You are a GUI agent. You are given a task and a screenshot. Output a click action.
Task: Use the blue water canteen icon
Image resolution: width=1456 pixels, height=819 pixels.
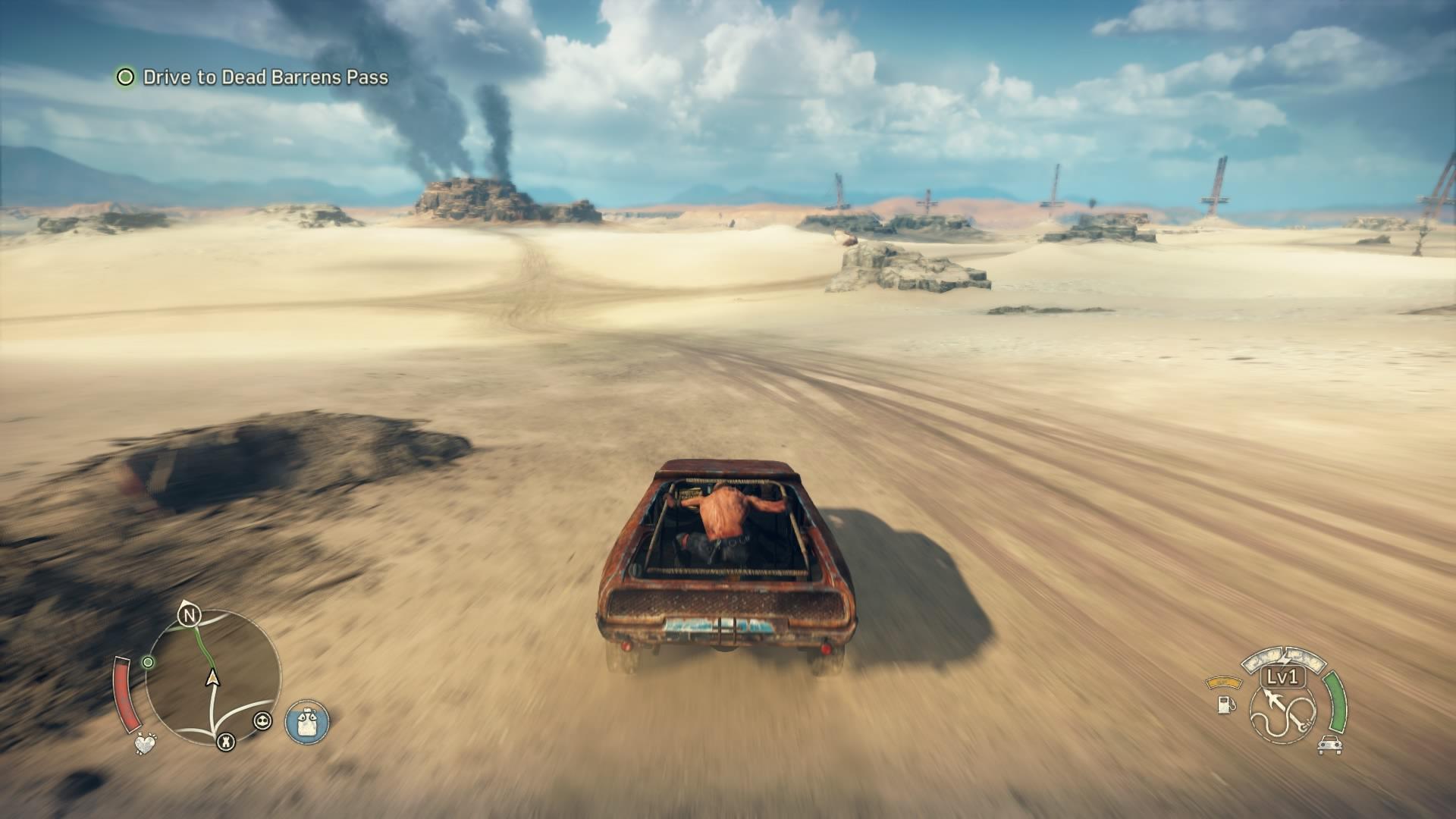click(x=307, y=721)
